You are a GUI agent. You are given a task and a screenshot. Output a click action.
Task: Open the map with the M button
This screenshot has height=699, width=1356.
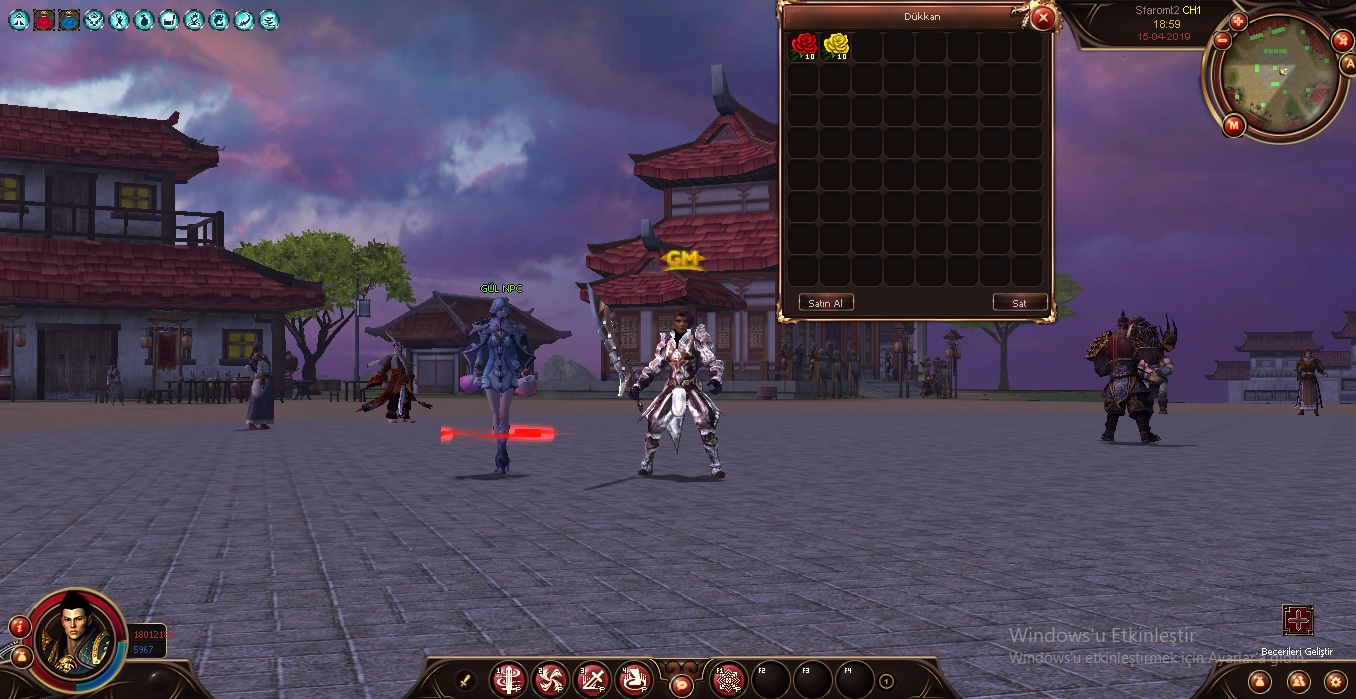click(1233, 125)
